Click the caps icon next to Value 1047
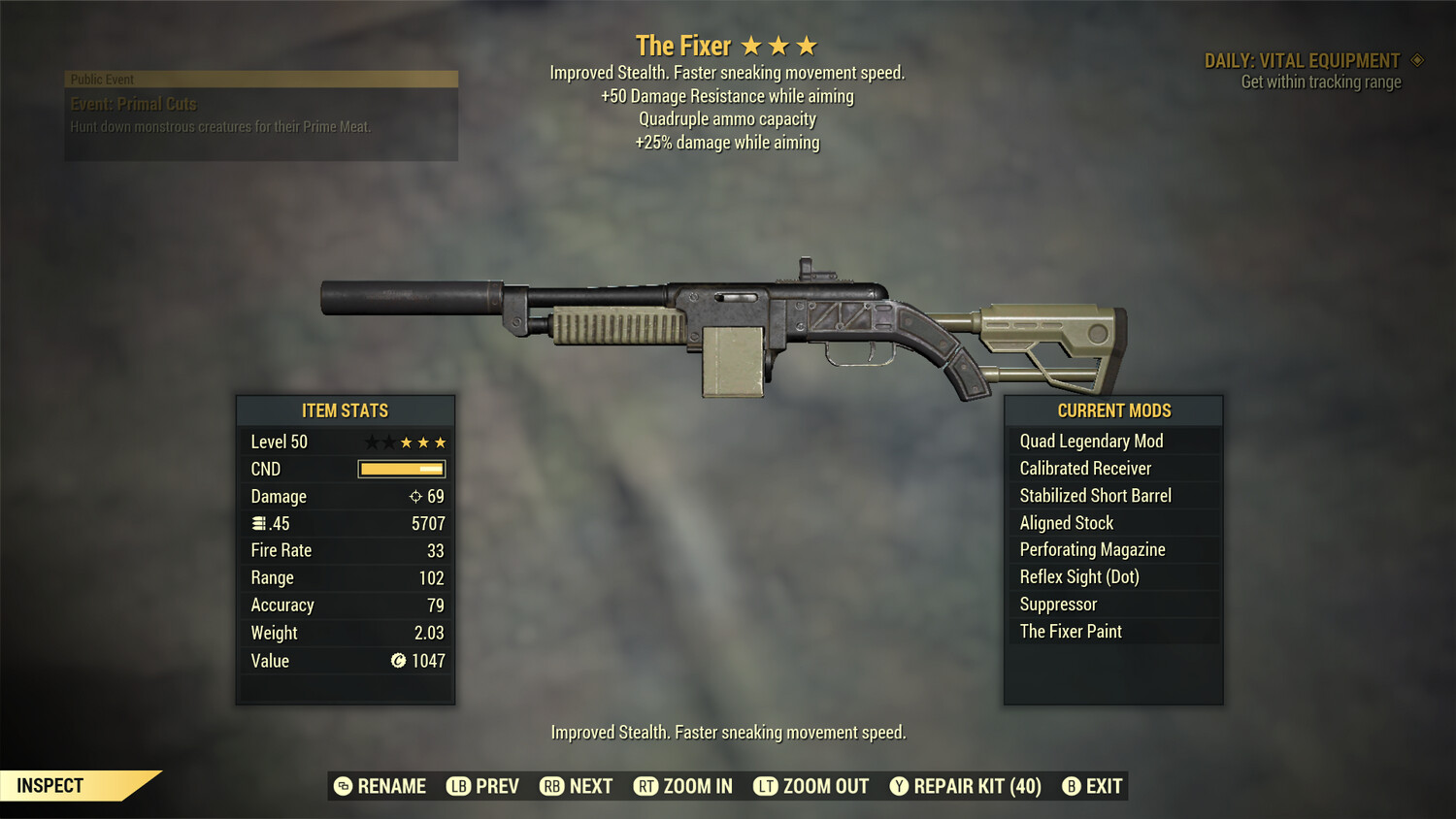This screenshot has width=1456, height=819. 397,661
